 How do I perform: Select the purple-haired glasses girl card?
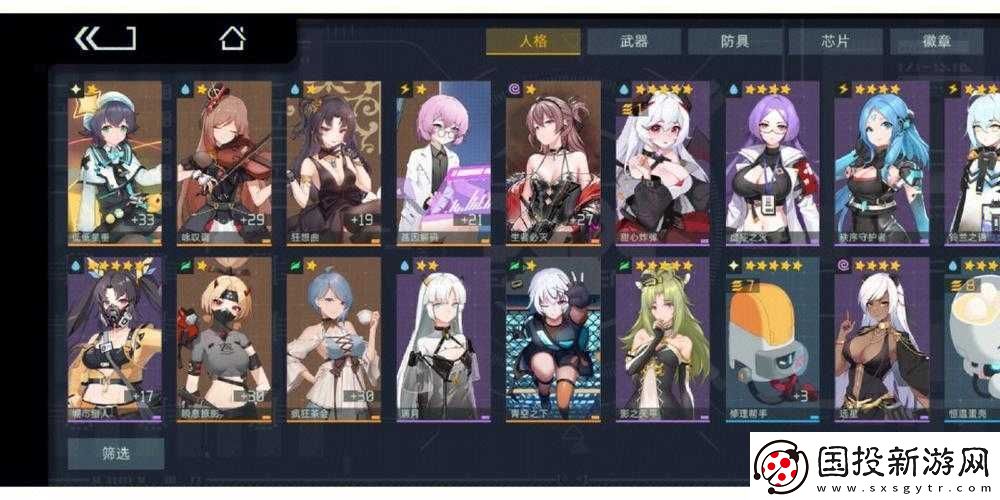[x=771, y=164]
